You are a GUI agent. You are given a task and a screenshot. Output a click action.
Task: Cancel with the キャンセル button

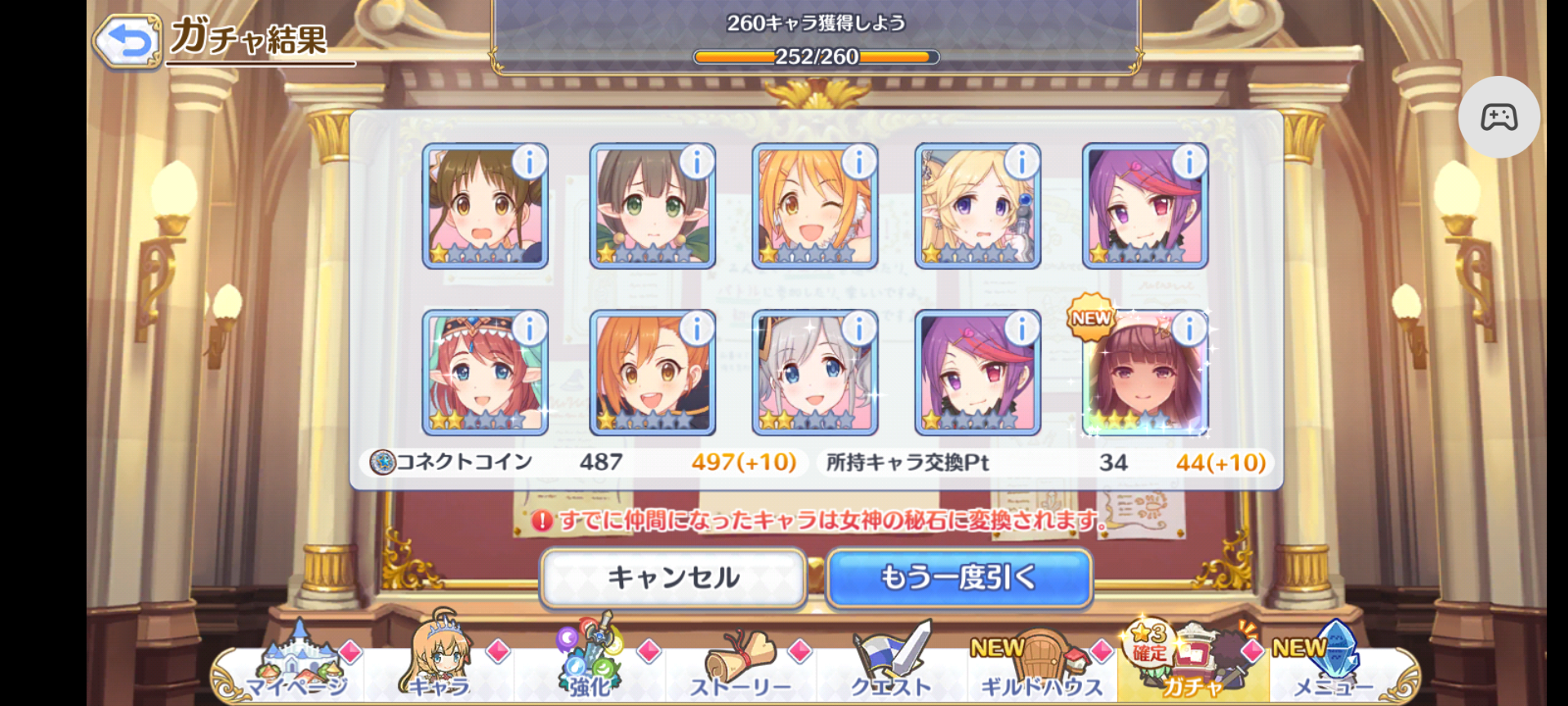point(673,578)
